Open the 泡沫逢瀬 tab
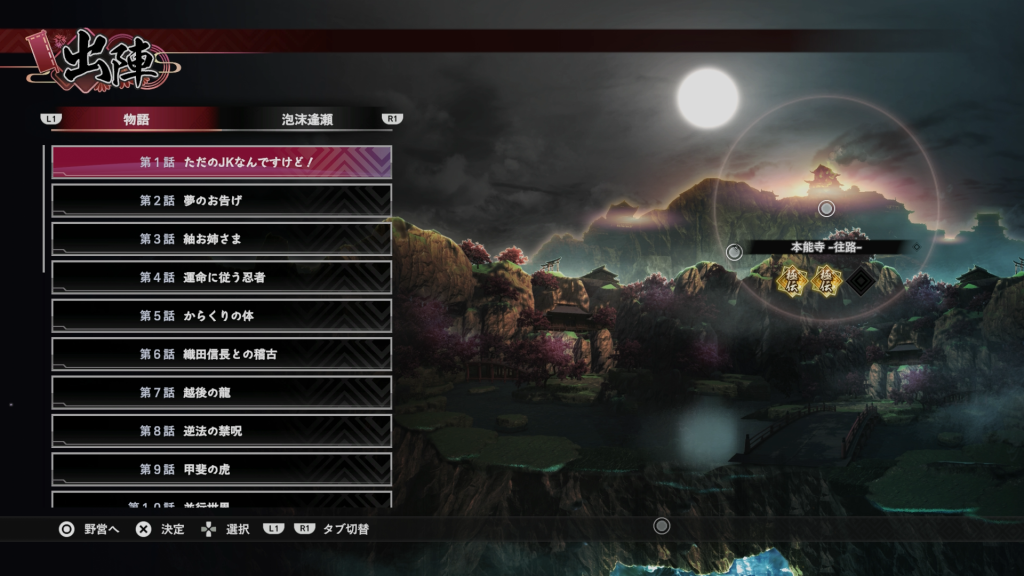 click(x=307, y=119)
